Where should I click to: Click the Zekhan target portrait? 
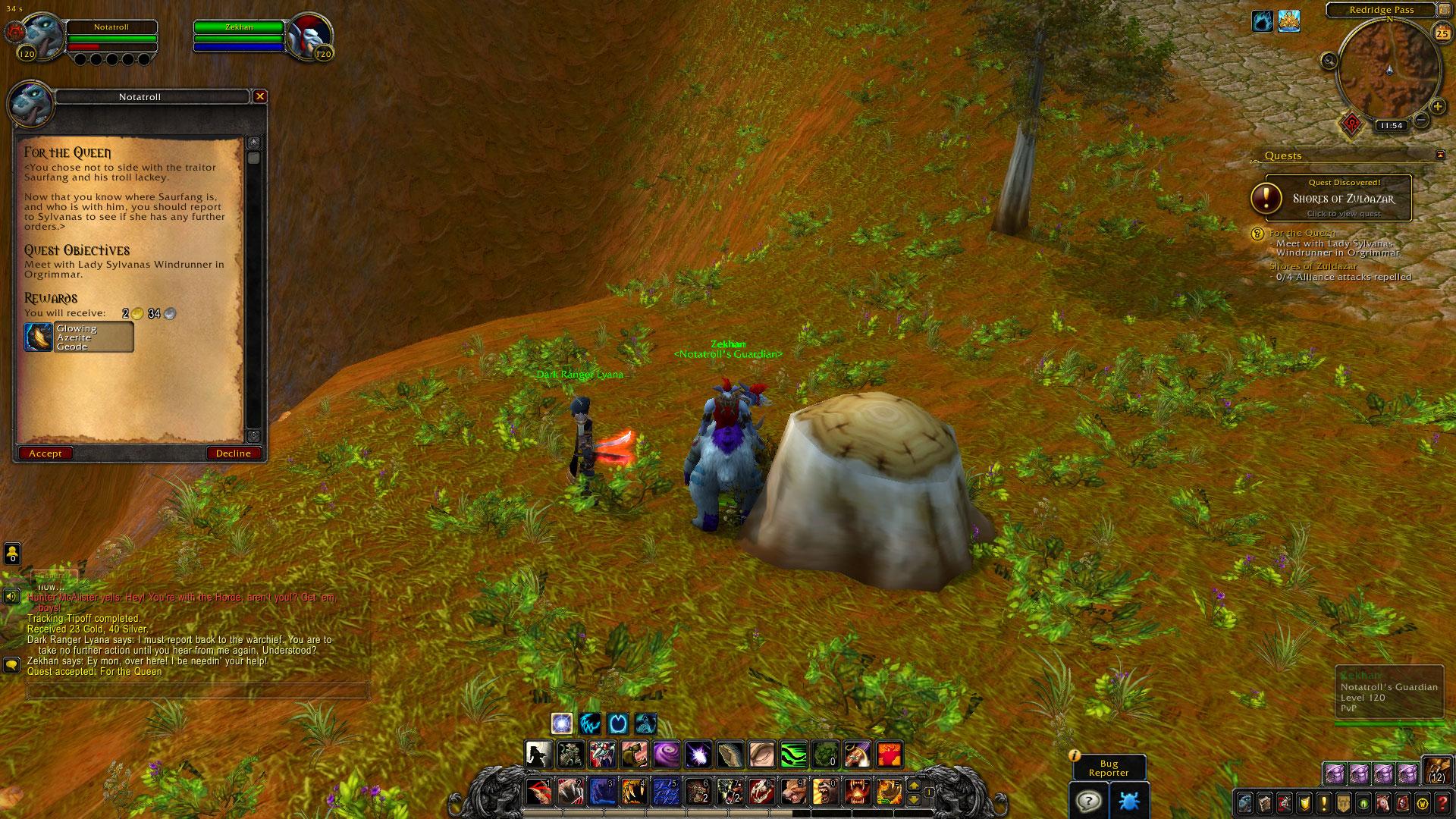(309, 34)
